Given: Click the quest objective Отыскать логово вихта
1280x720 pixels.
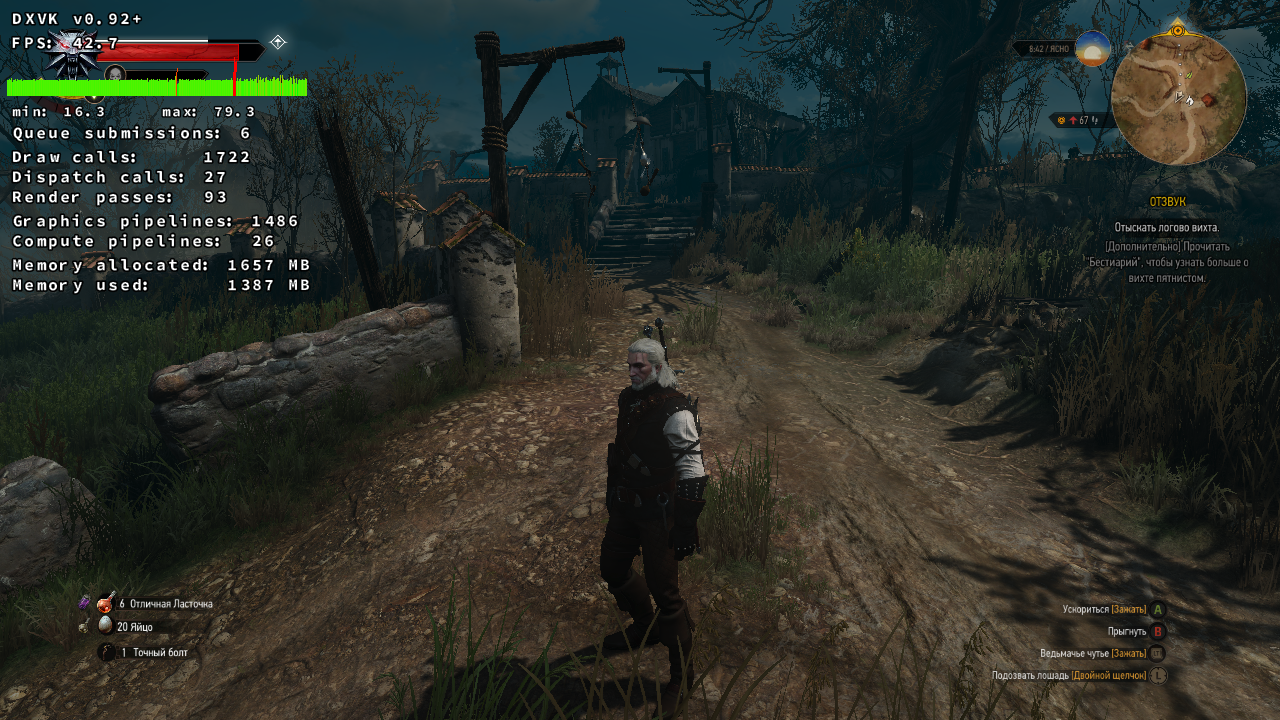Looking at the screenshot, I should [x=1167, y=228].
